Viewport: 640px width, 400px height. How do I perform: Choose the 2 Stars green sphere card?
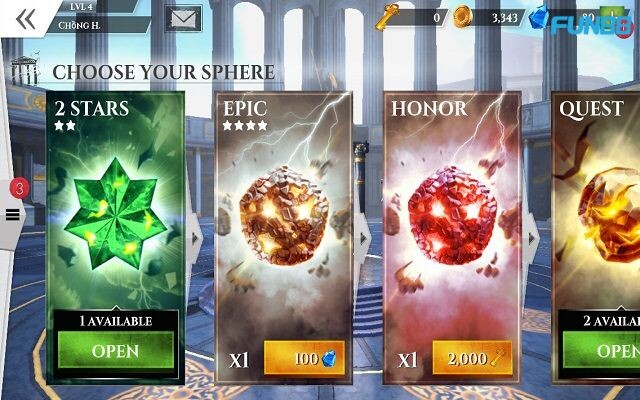115,200
